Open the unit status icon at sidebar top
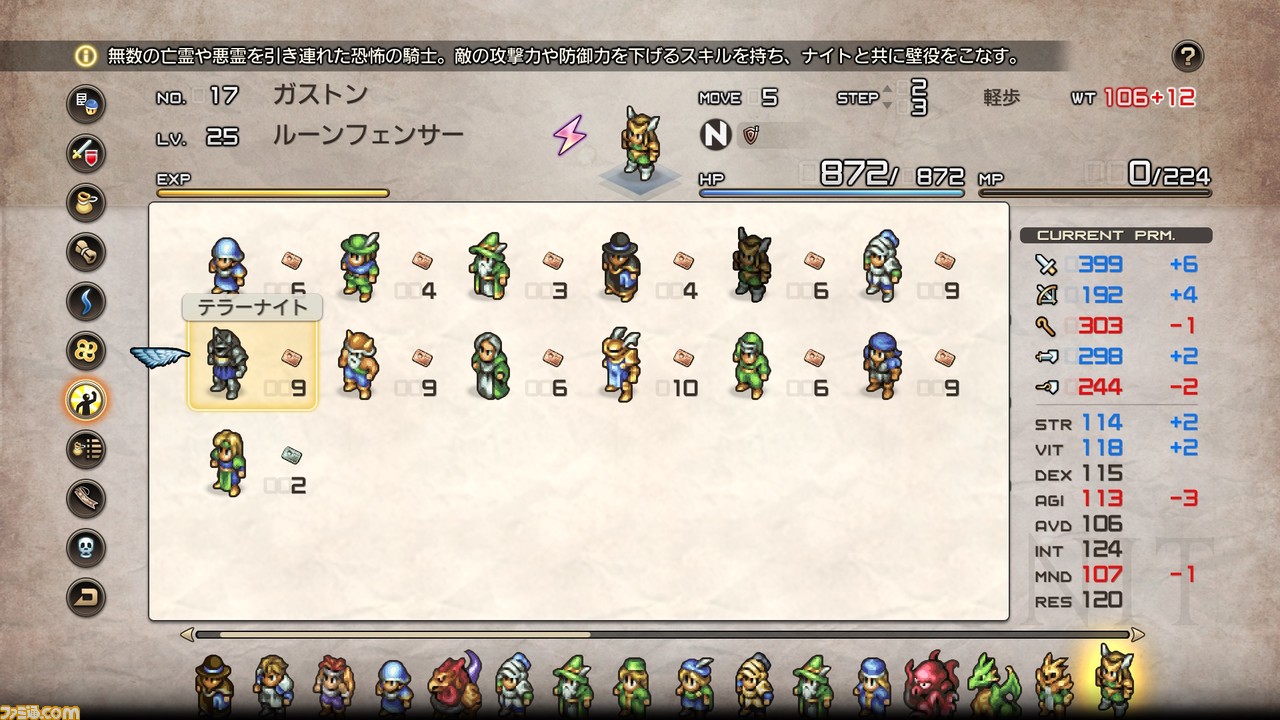Image resolution: width=1280 pixels, height=720 pixels. click(85, 103)
